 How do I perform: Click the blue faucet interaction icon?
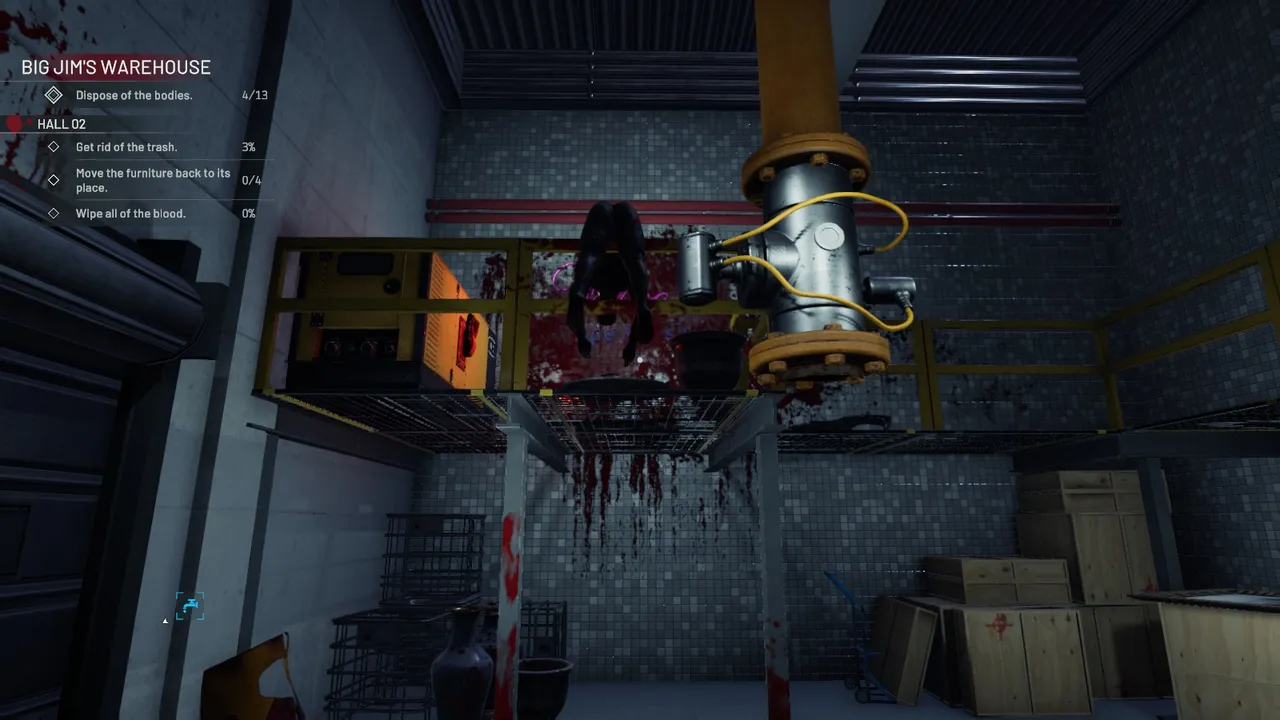(189, 605)
